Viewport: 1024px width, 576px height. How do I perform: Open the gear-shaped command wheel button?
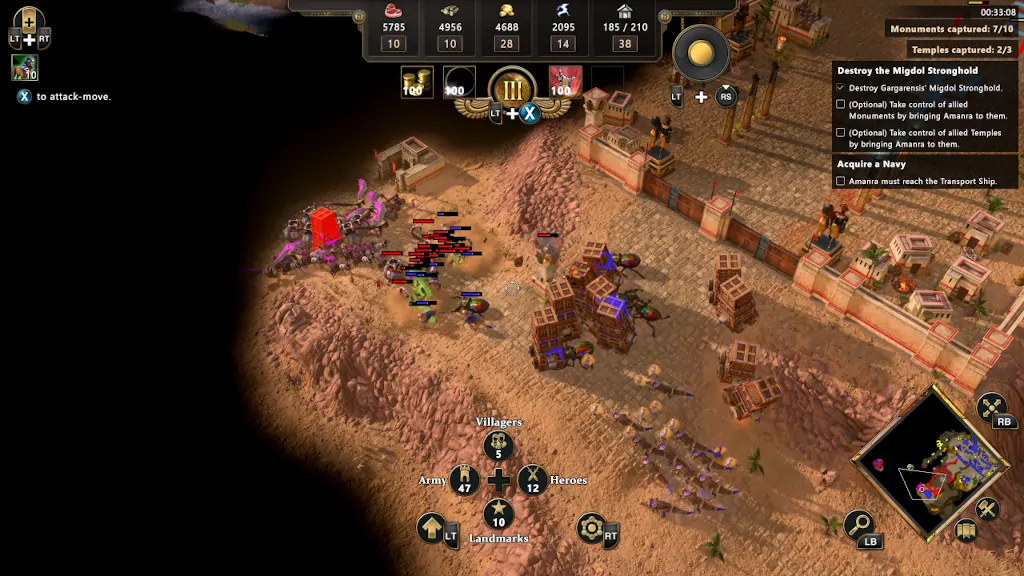(591, 527)
